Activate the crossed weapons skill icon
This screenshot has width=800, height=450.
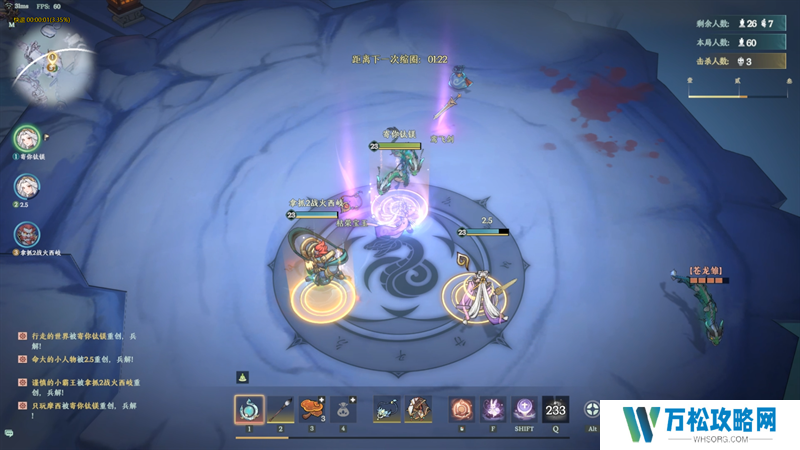pyautogui.click(x=419, y=409)
